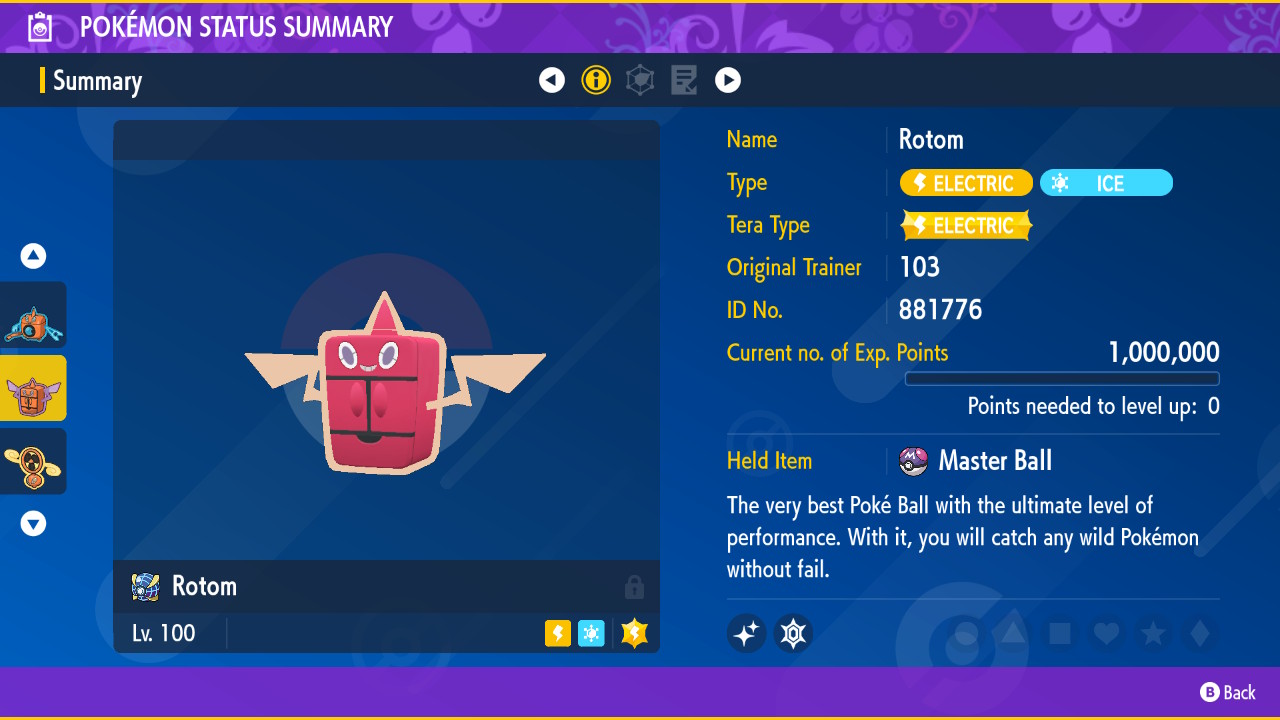Screen dimensions: 1280x720
Task: Go to previous Pokémon with the up arrow
Action: (34, 256)
